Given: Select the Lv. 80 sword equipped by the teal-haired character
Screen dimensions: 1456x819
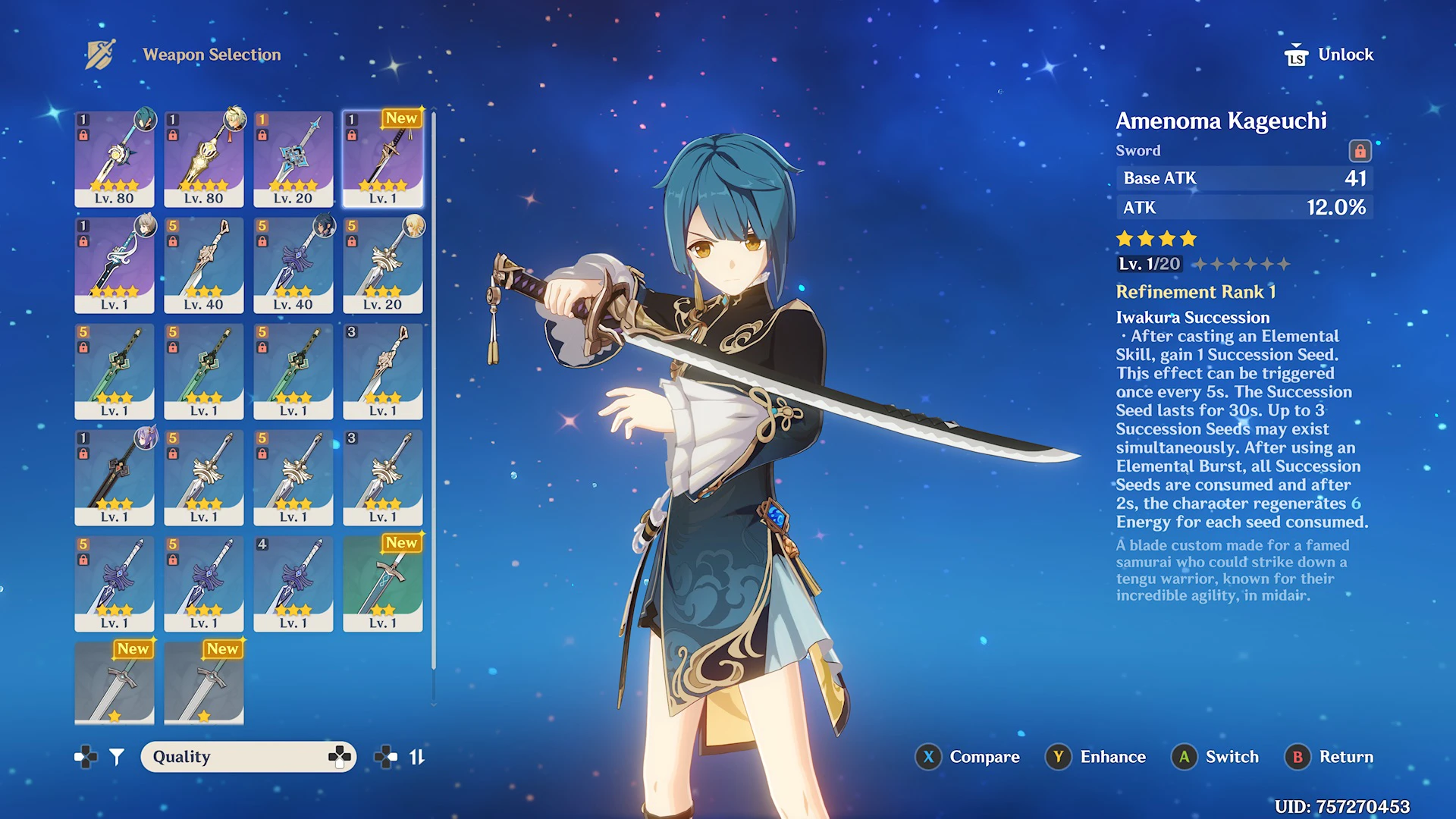Looking at the screenshot, I should [115, 158].
